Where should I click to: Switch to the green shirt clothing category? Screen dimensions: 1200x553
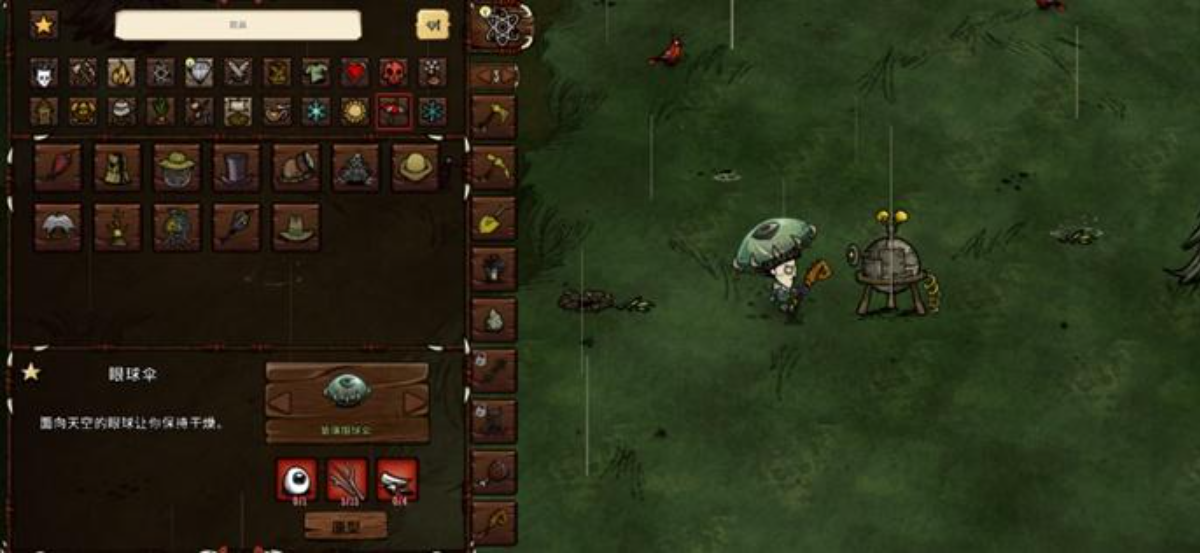(316, 72)
